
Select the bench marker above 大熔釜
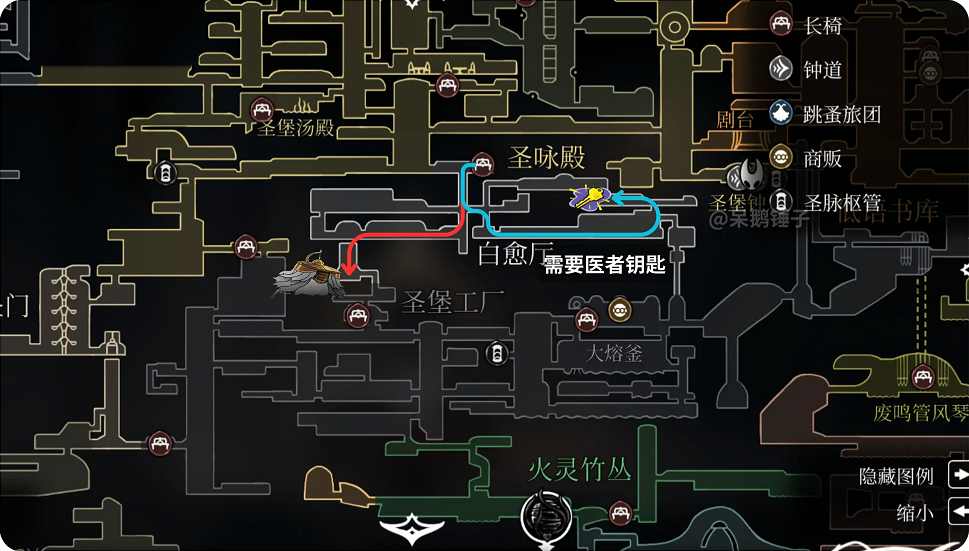(x=587, y=320)
